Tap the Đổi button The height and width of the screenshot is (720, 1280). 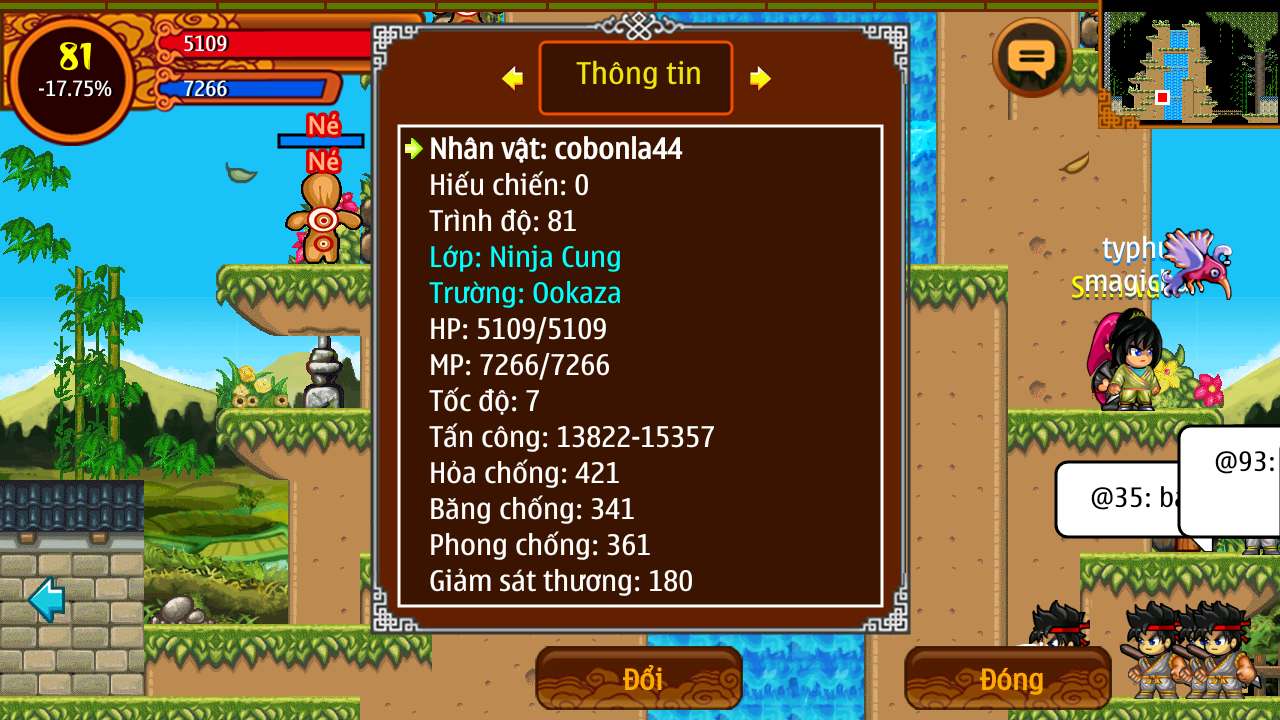[639, 679]
